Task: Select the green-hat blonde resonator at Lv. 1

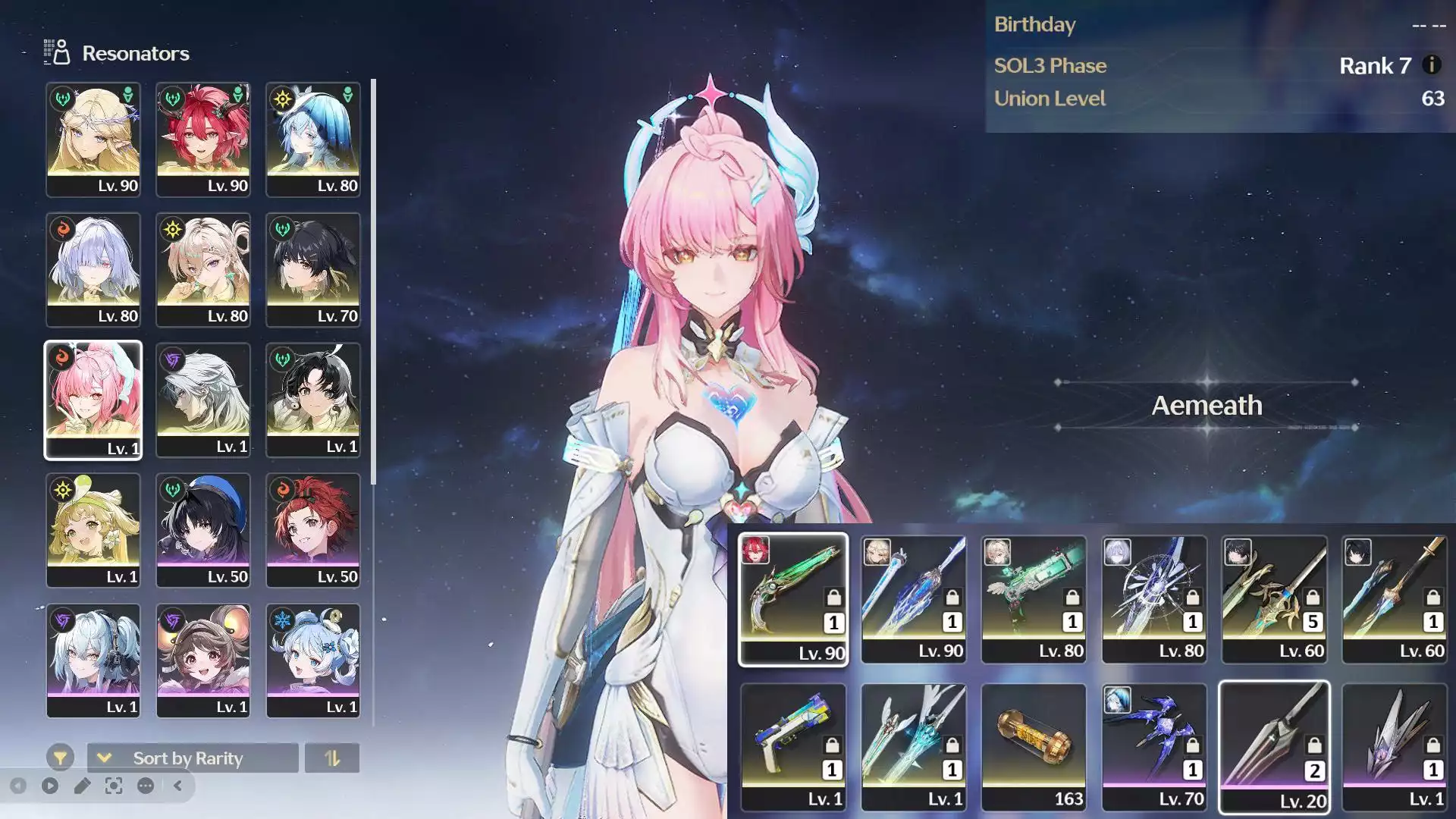Action: pos(93,530)
